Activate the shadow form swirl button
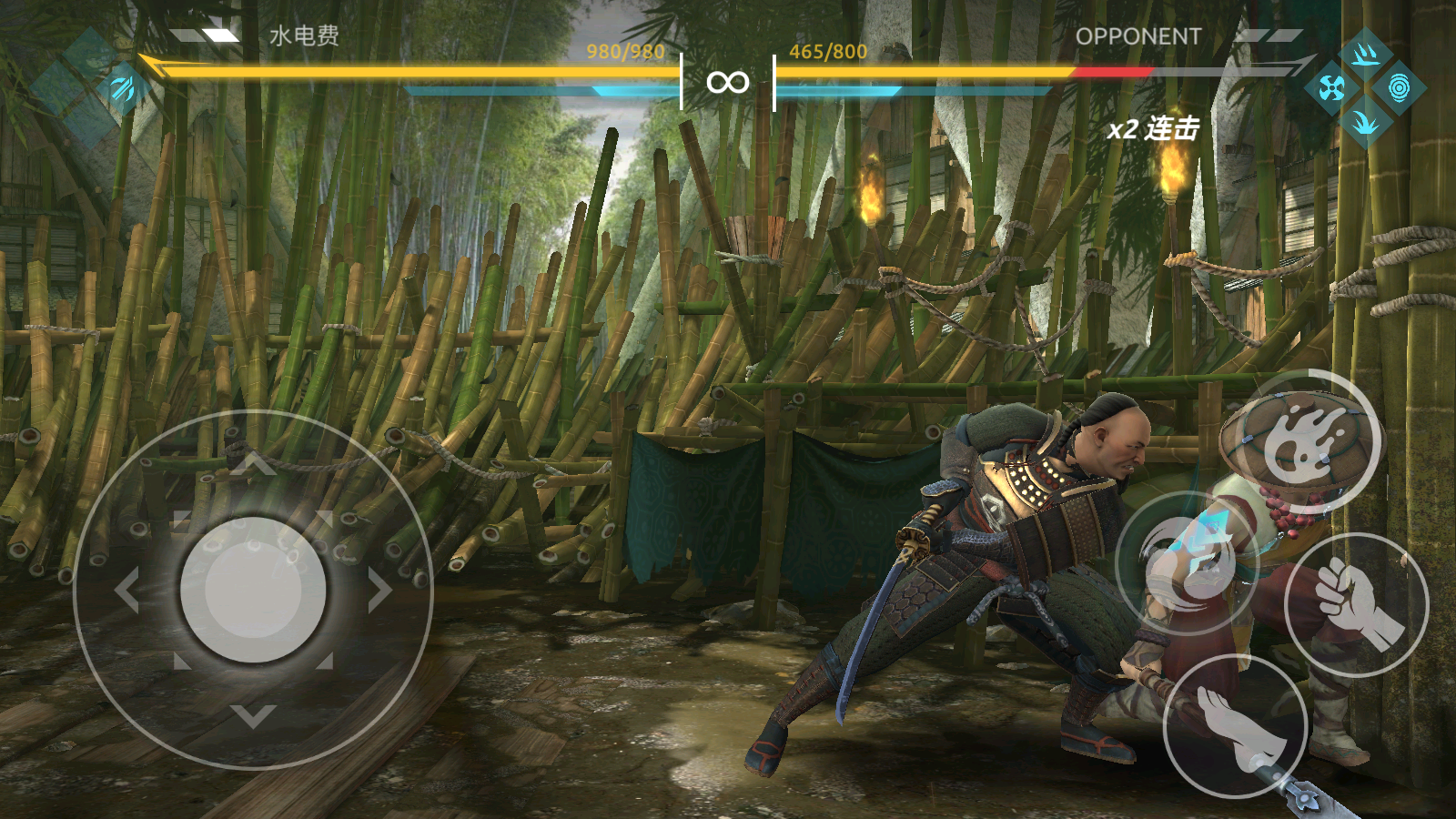The width and height of the screenshot is (1456, 819). pyautogui.click(x=1187, y=563)
